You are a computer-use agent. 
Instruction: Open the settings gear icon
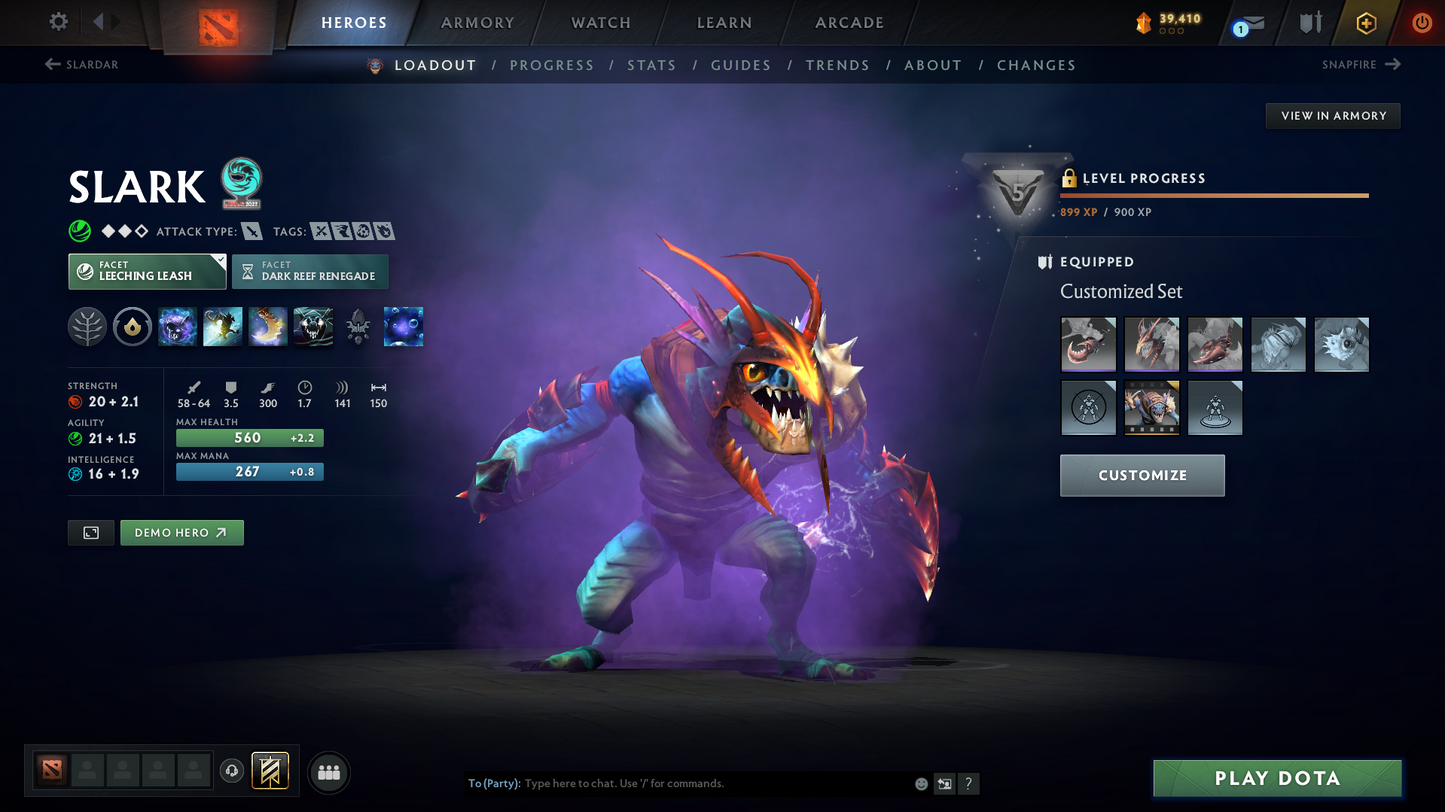point(57,22)
